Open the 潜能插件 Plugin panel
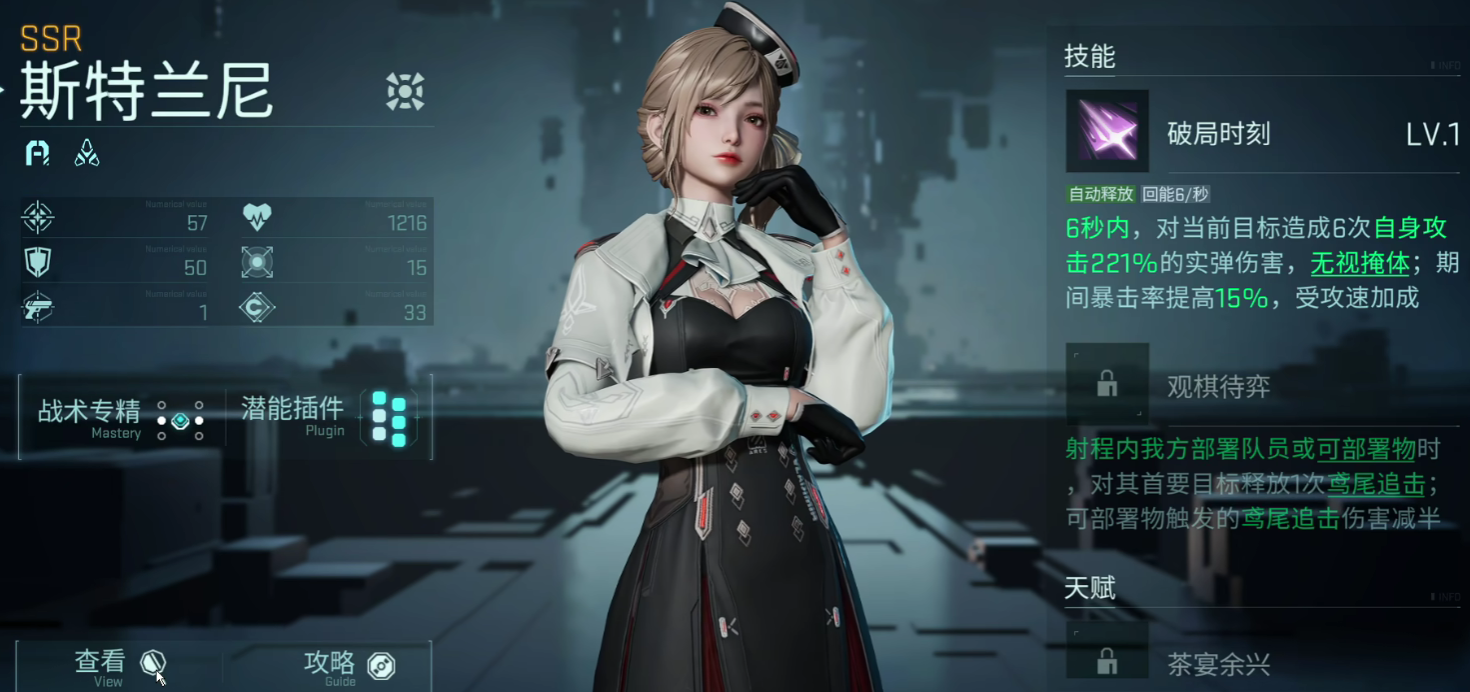 [328, 417]
